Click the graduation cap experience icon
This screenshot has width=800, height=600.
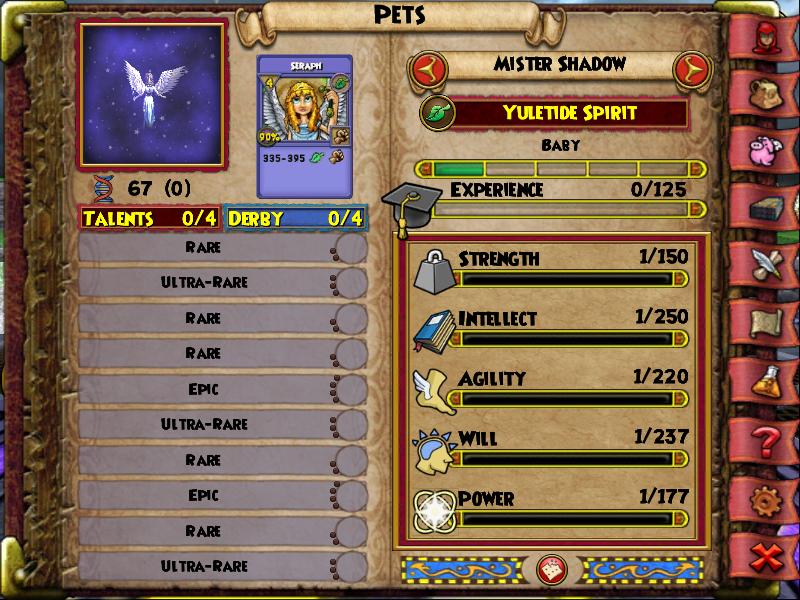(407, 201)
